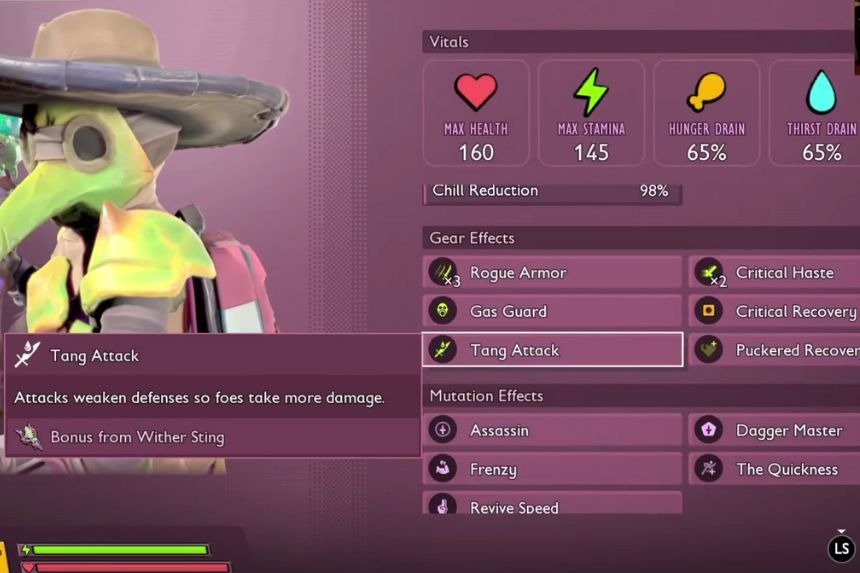Select the Thirst Drain vitals tile

[816, 113]
